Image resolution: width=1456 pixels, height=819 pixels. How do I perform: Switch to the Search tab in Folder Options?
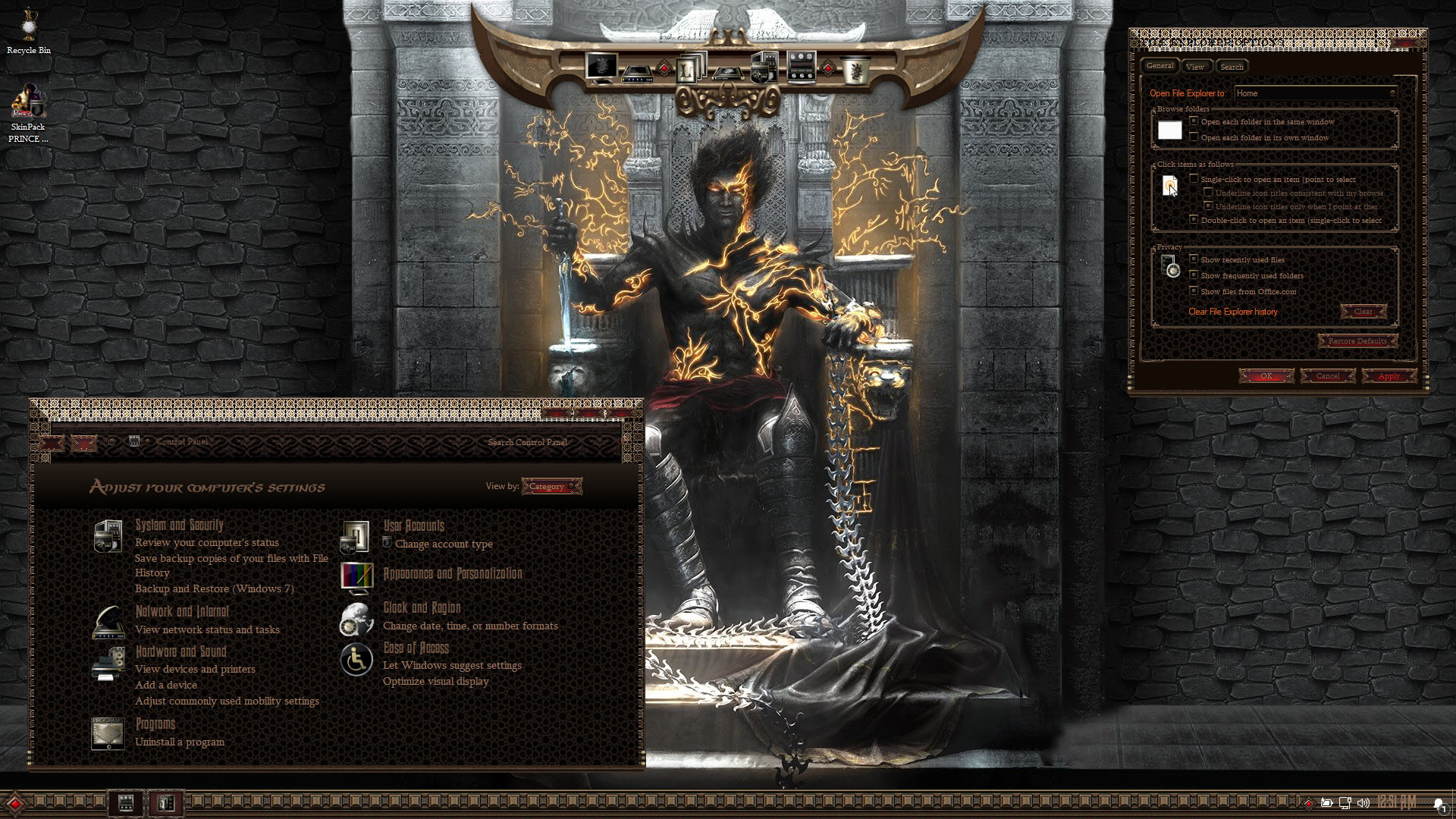[x=1232, y=67]
